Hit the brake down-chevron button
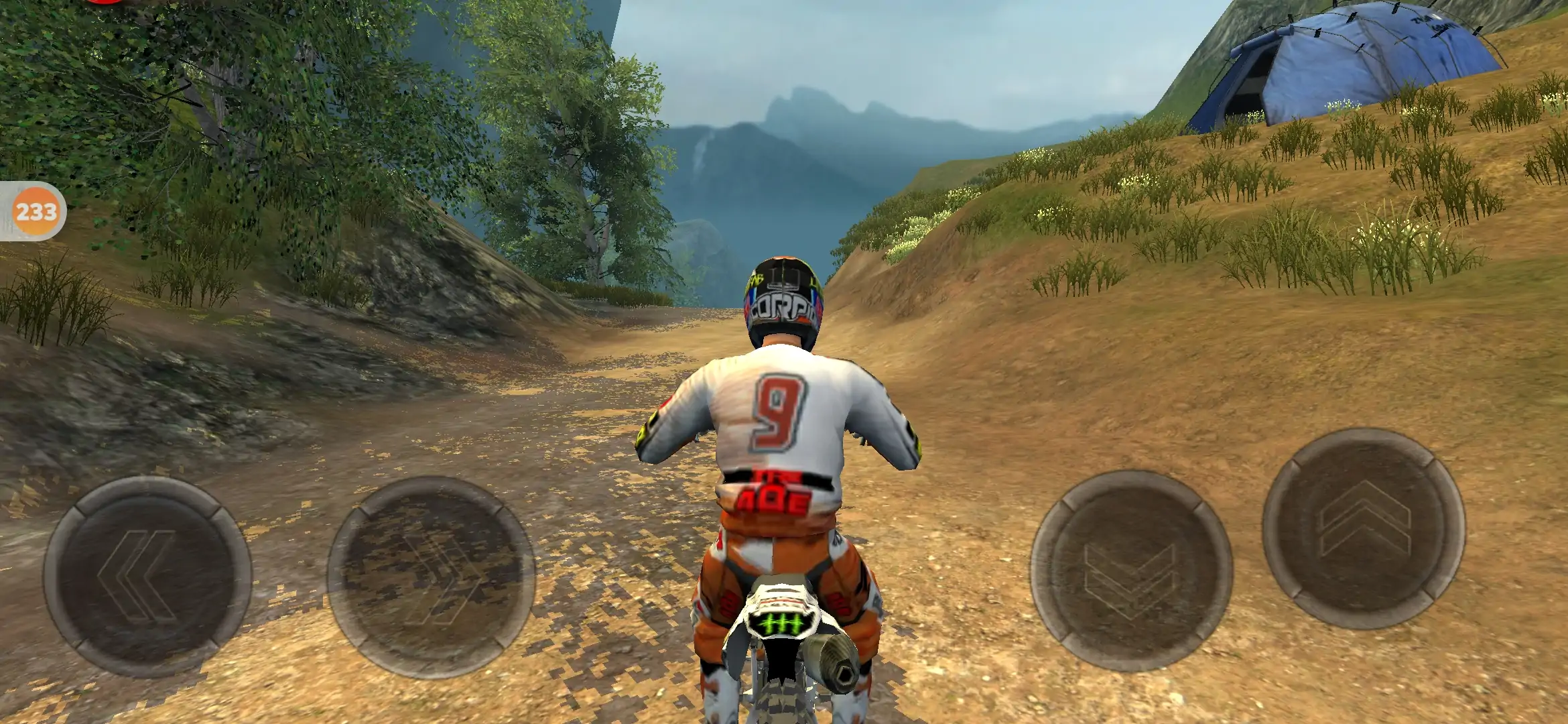Viewport: 1568px width, 724px height. click(1131, 571)
